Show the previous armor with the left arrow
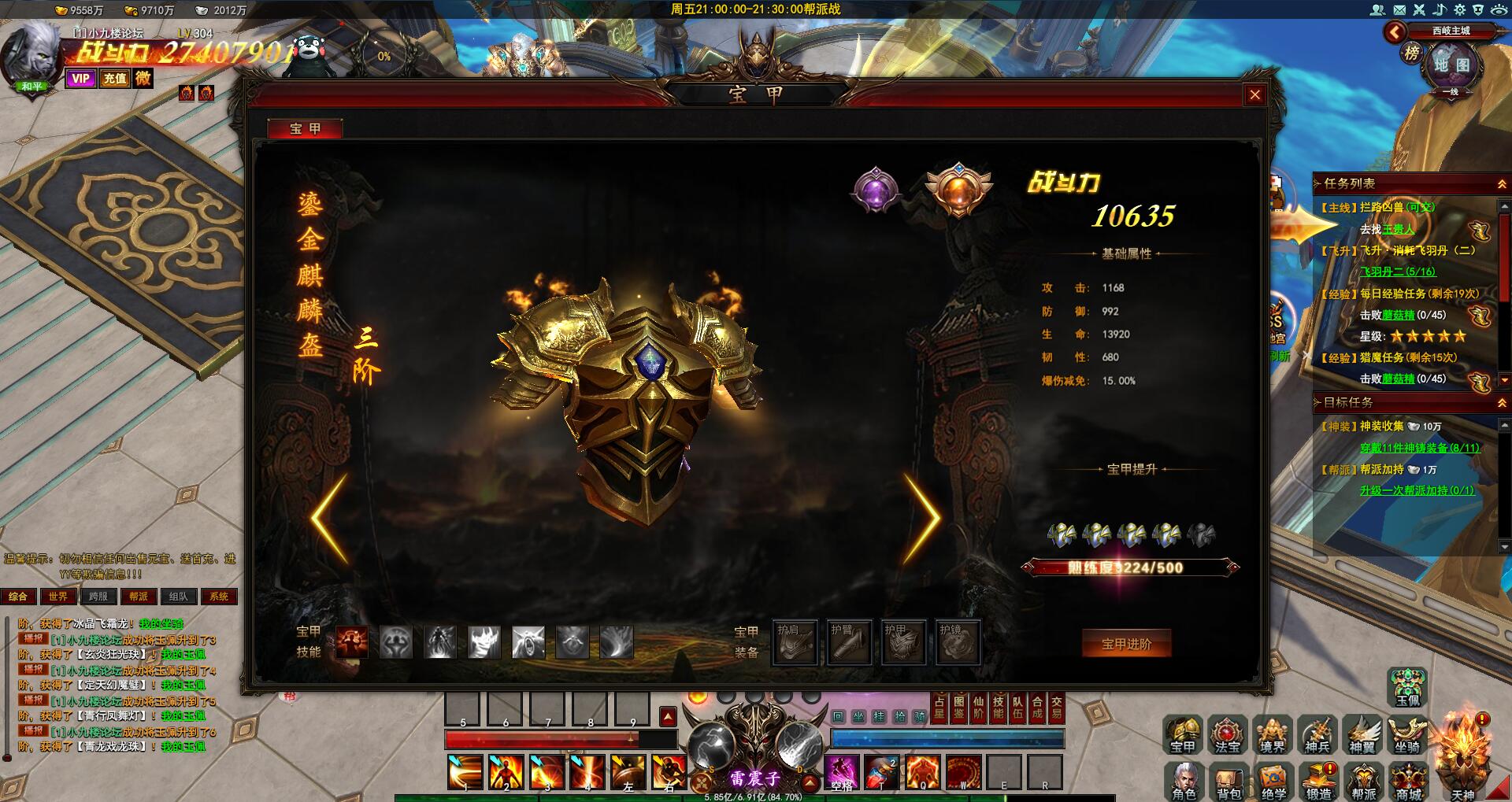 click(x=330, y=517)
